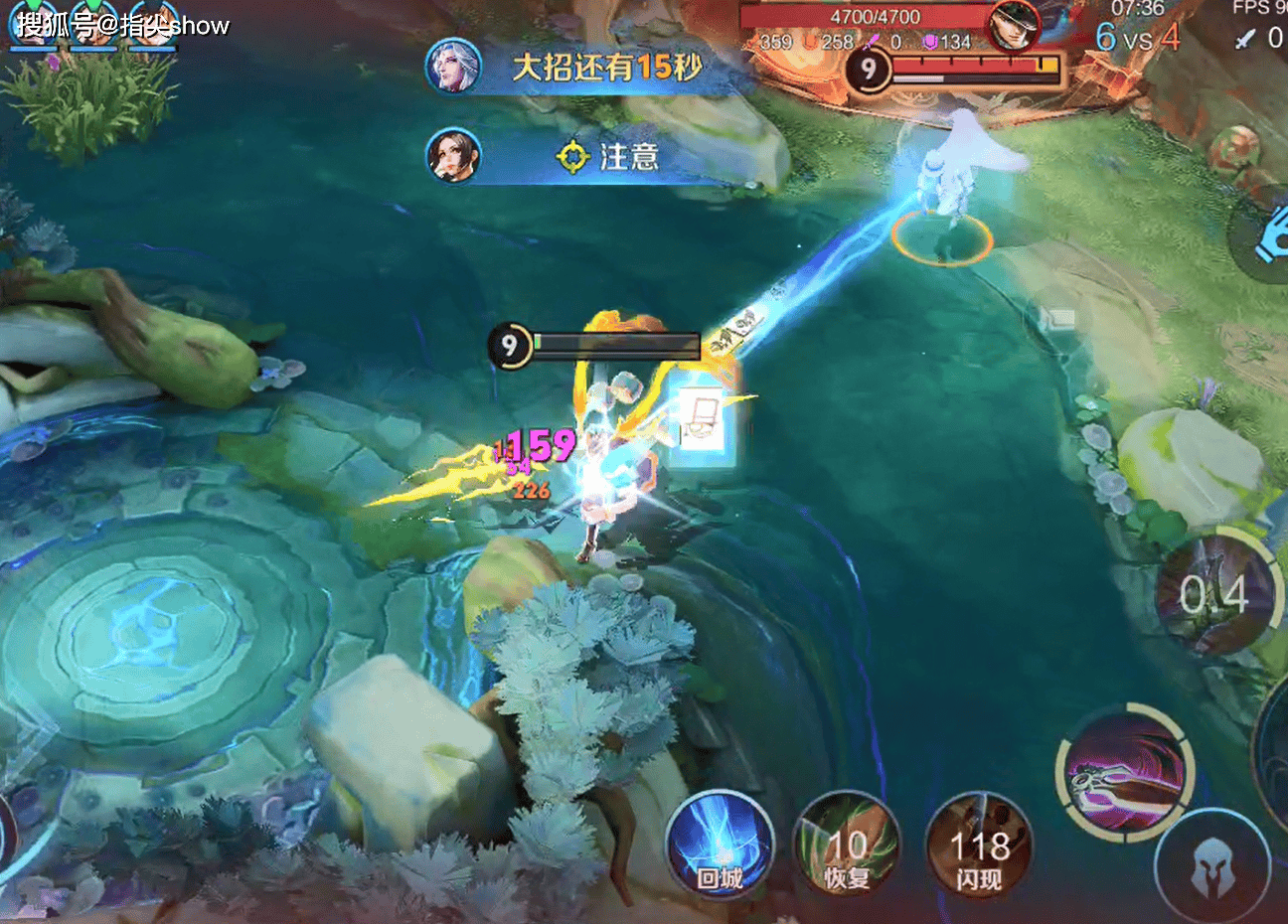Use the 恢复 heal summoner spell
This screenshot has height=924, width=1288.
coord(847,845)
